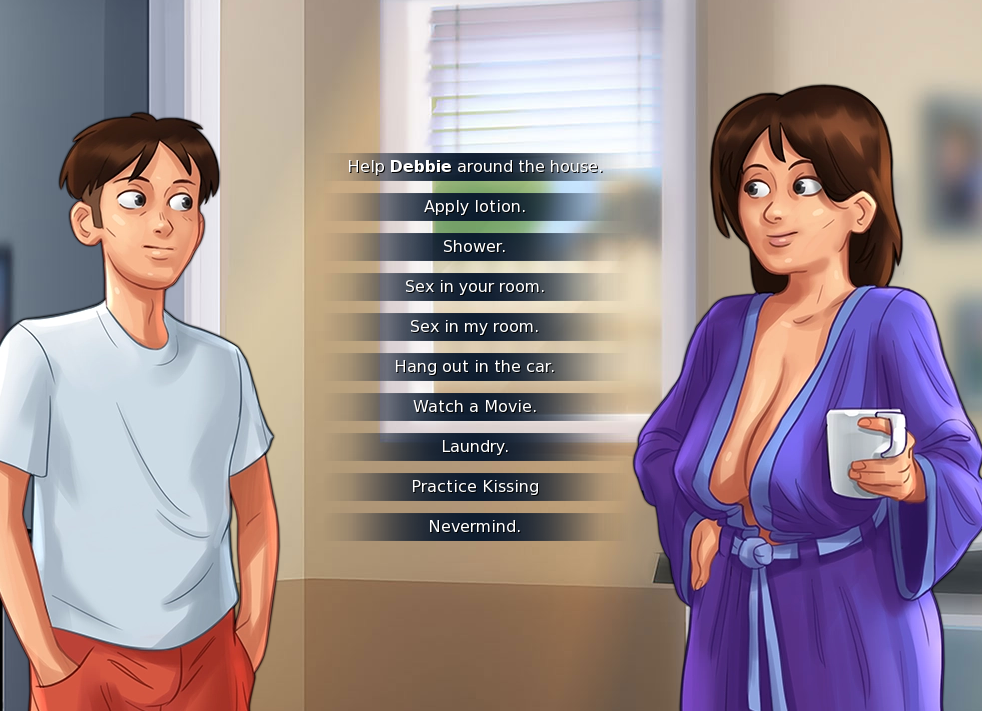Pick the "Laundry." option

point(475,447)
